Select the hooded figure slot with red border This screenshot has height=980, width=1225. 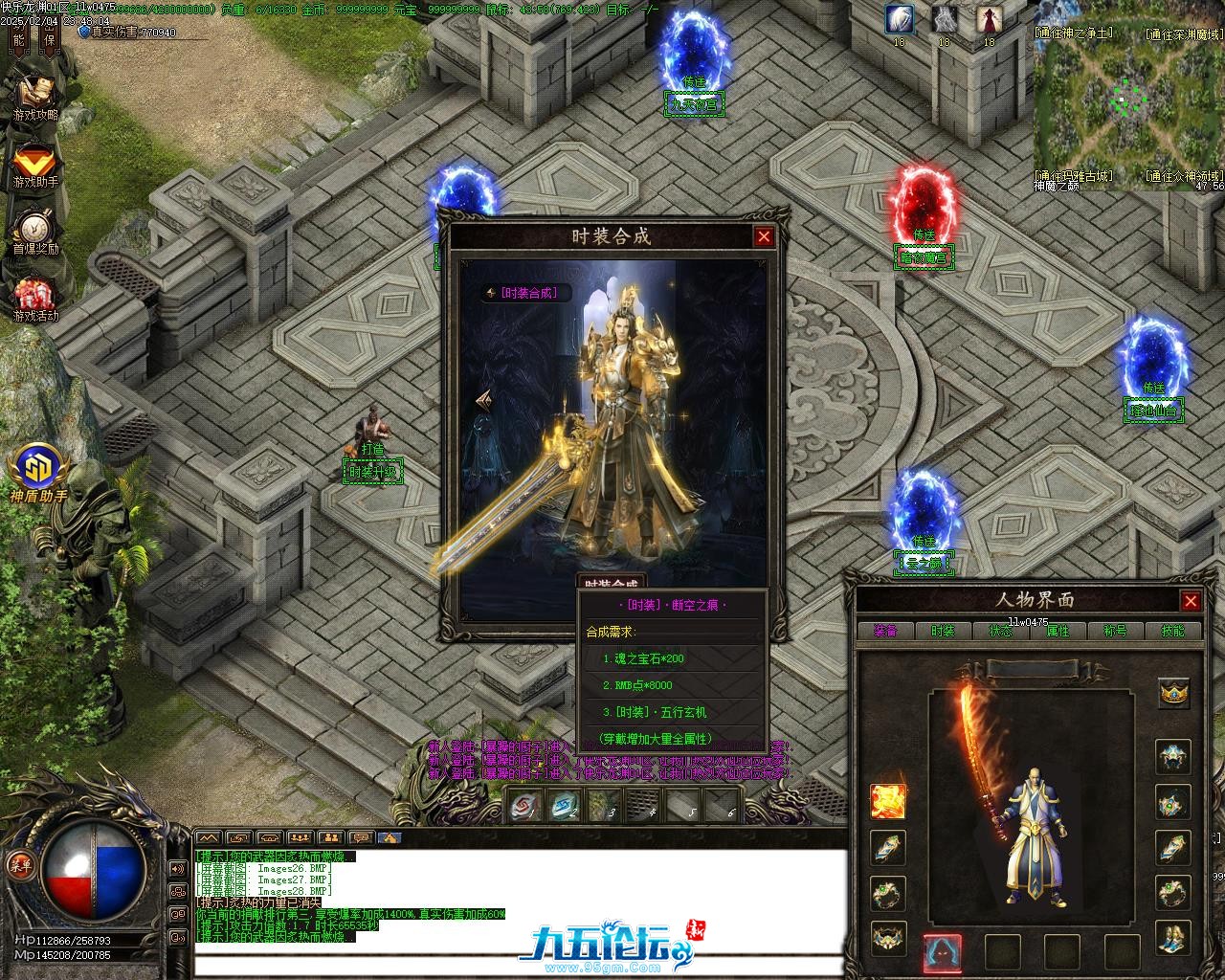click(942, 952)
